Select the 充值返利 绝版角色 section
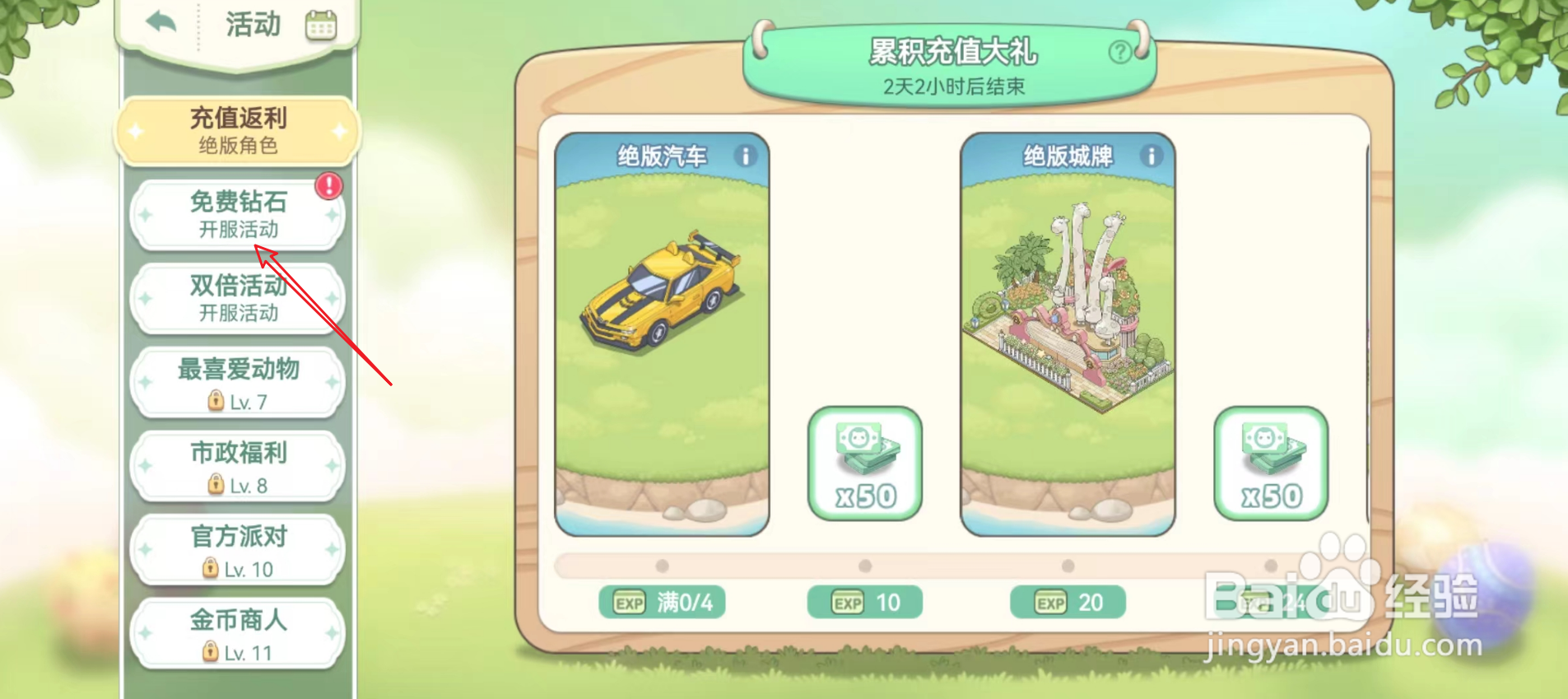 [236, 130]
